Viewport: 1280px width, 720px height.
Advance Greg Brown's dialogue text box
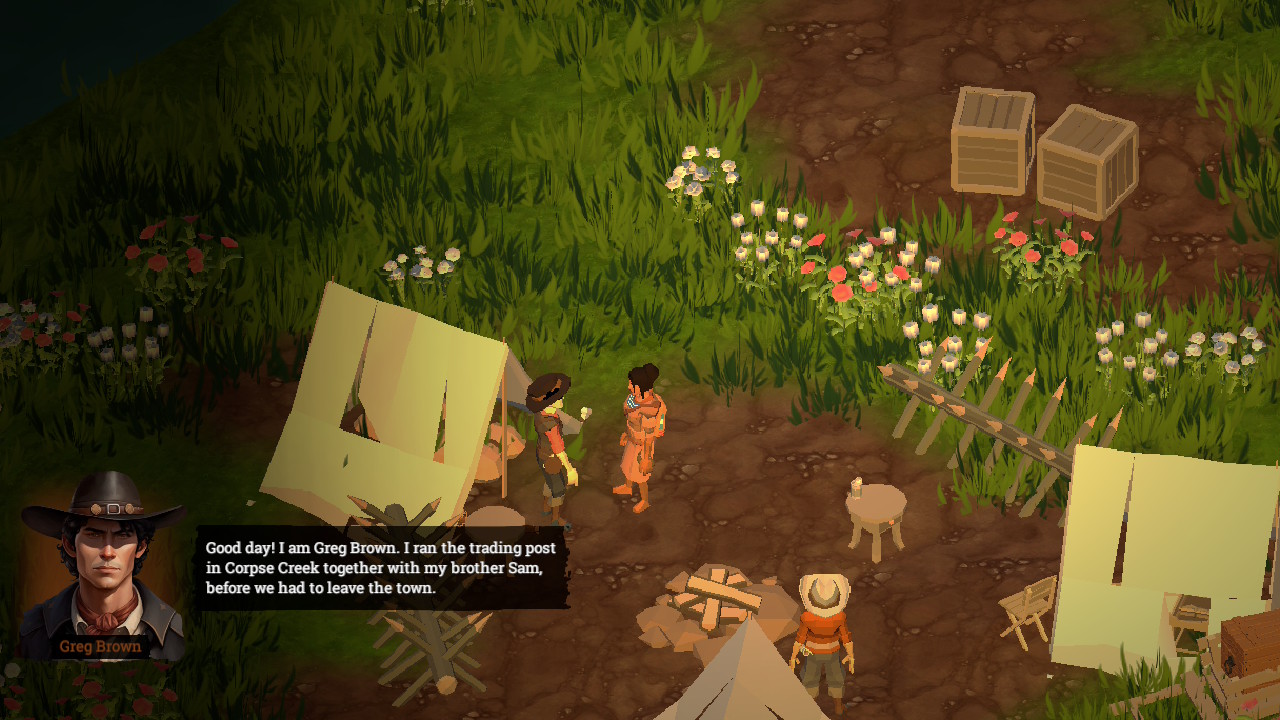(x=381, y=568)
